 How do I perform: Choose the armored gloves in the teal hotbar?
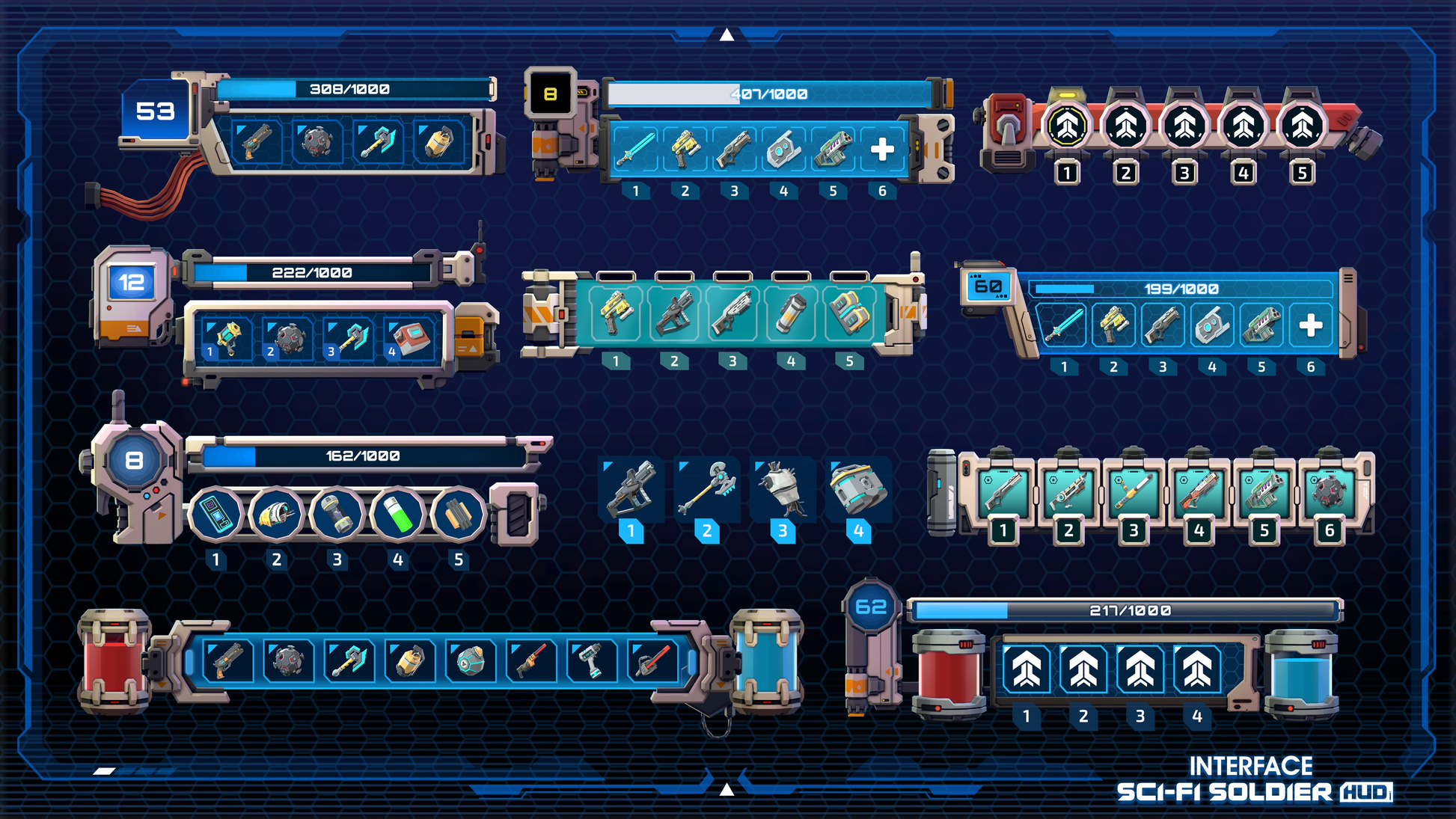click(849, 312)
